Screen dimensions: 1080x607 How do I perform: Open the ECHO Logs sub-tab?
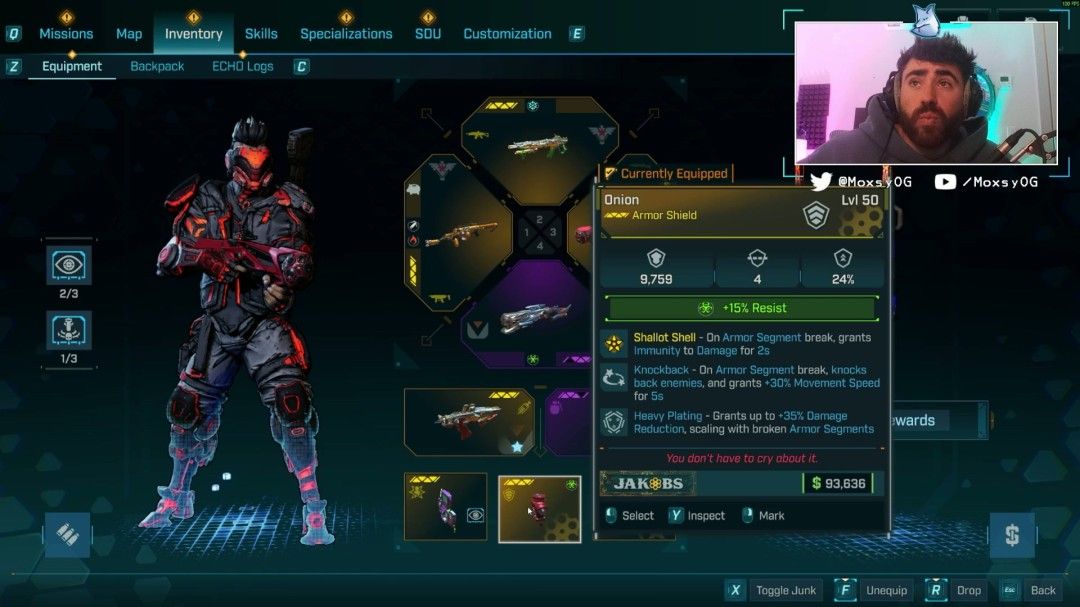click(x=242, y=66)
